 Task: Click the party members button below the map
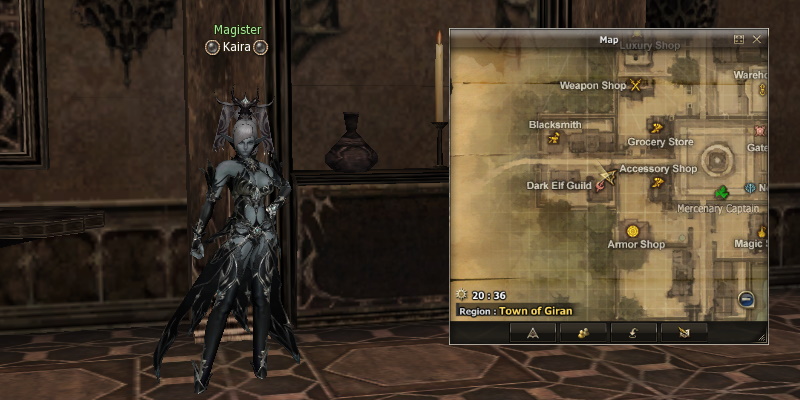coord(584,333)
